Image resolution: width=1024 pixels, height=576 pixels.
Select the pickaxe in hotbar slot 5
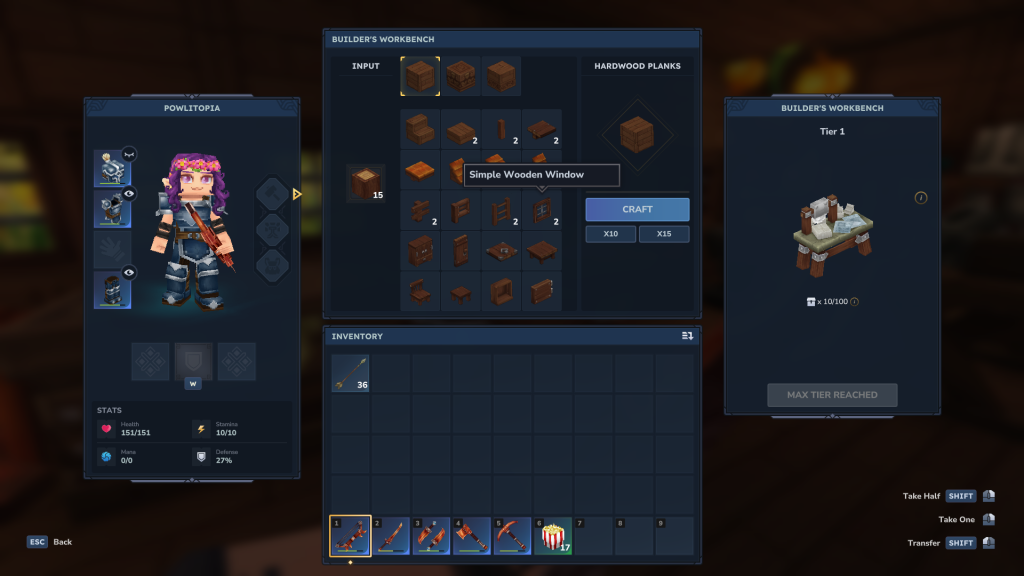point(512,536)
